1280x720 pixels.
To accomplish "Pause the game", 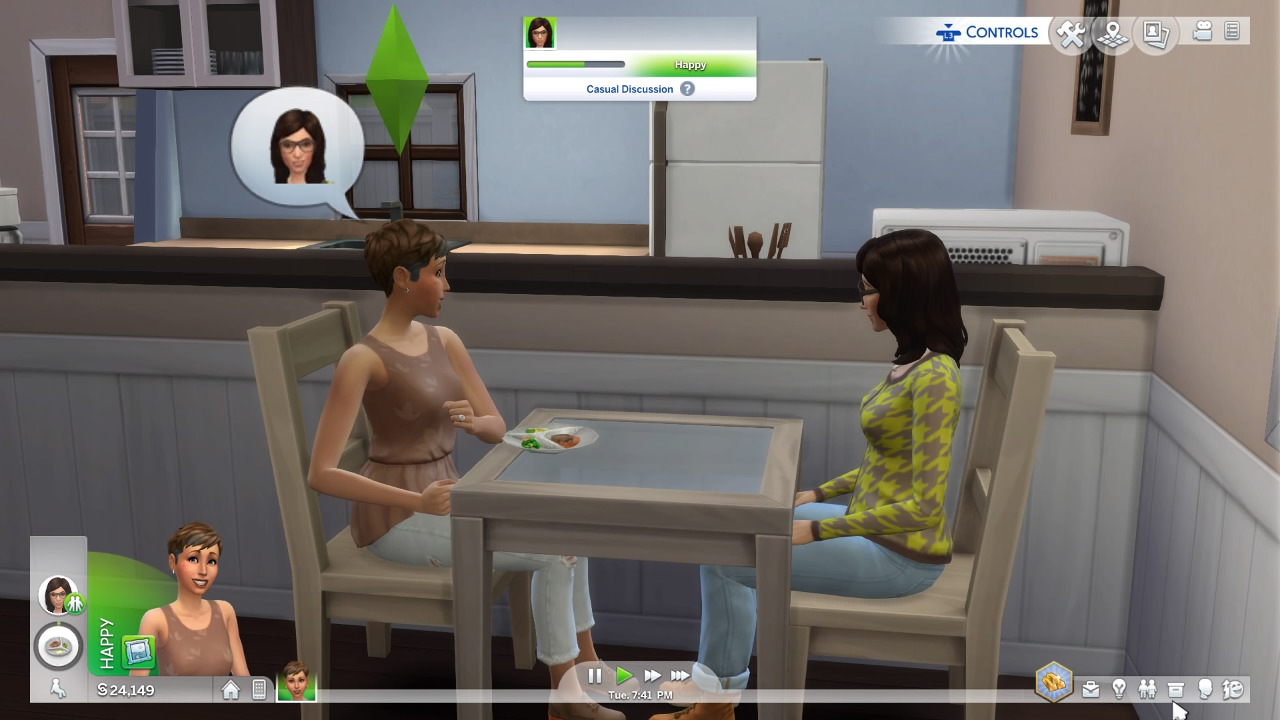I will pos(595,676).
